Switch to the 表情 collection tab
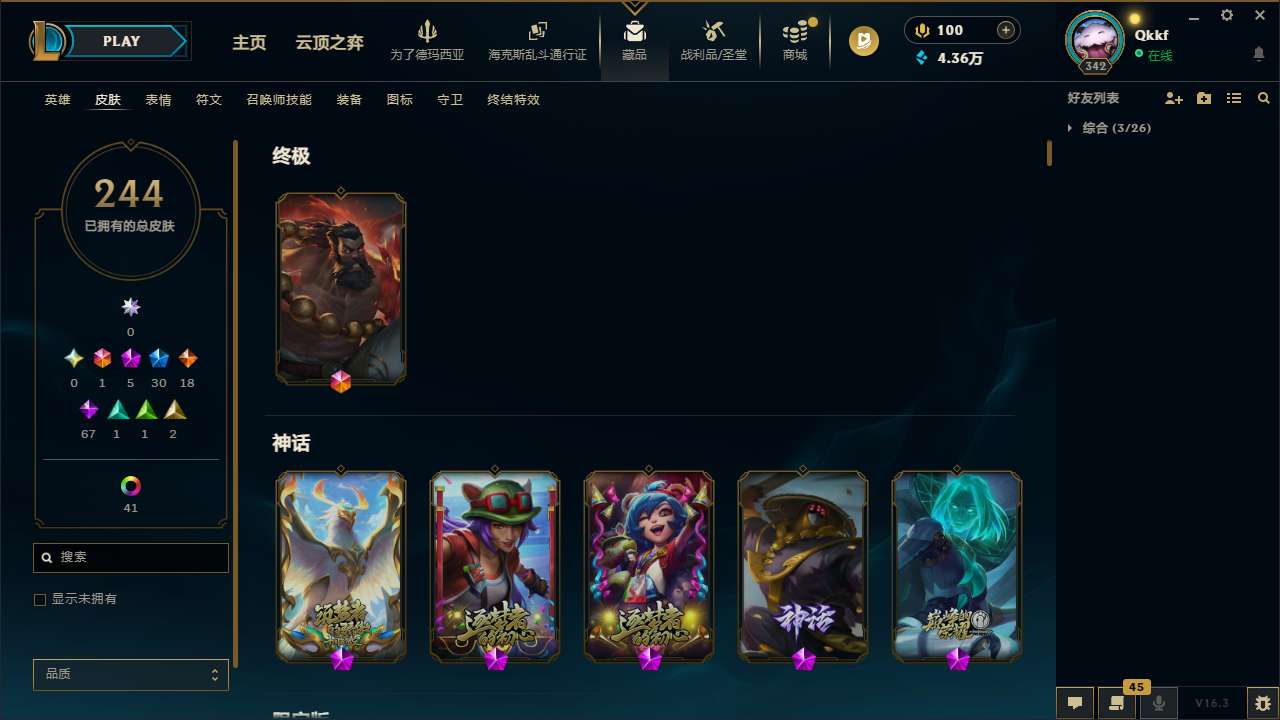Image resolution: width=1280 pixels, height=720 pixels. (157, 100)
